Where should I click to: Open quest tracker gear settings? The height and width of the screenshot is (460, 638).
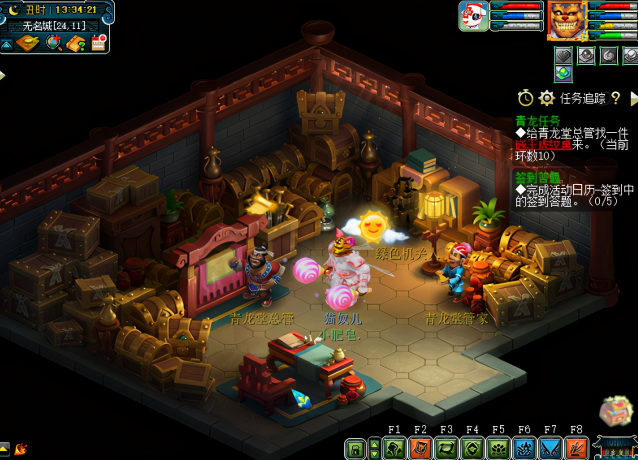[546, 98]
